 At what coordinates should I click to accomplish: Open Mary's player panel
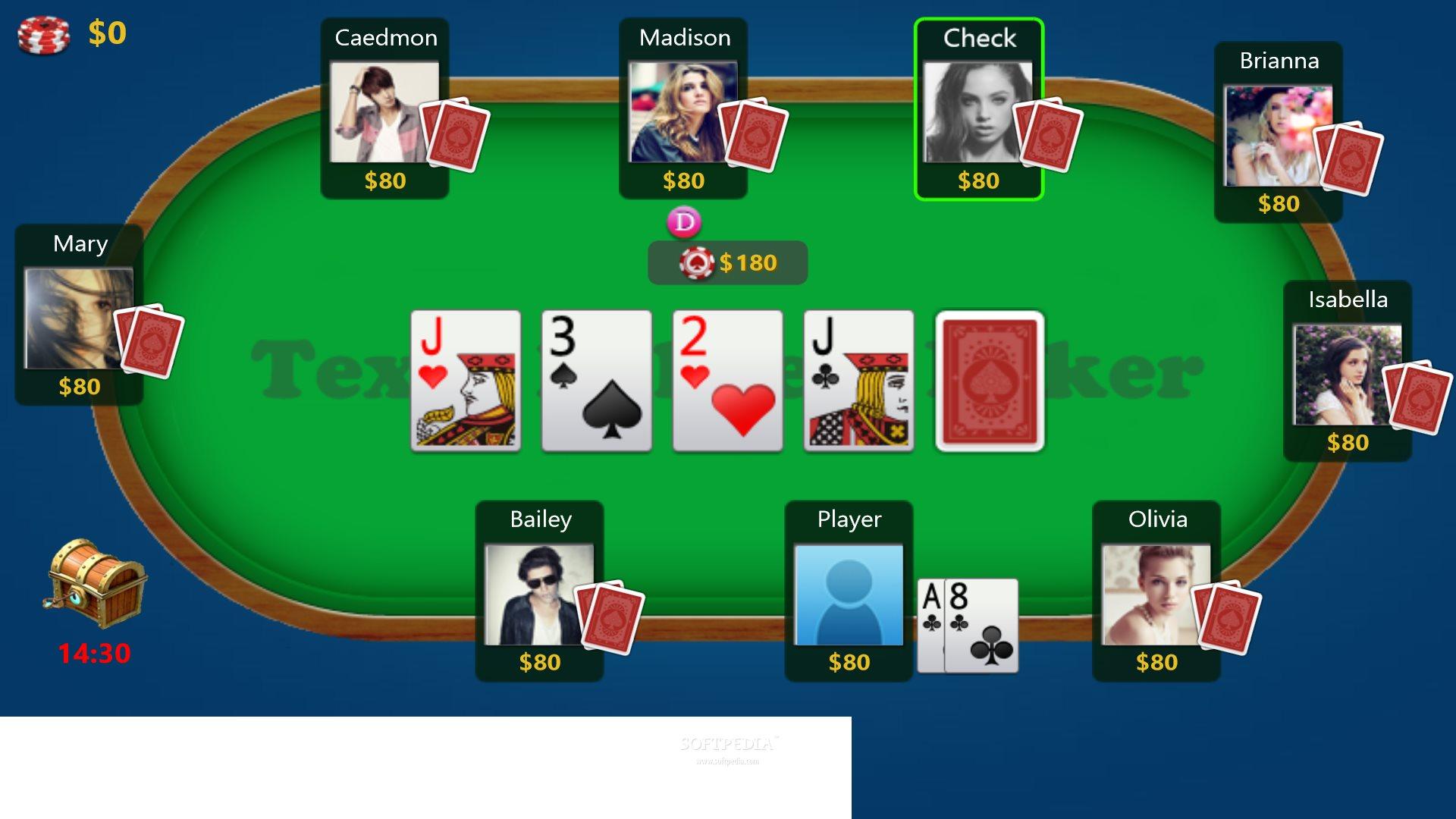pyautogui.click(x=79, y=316)
